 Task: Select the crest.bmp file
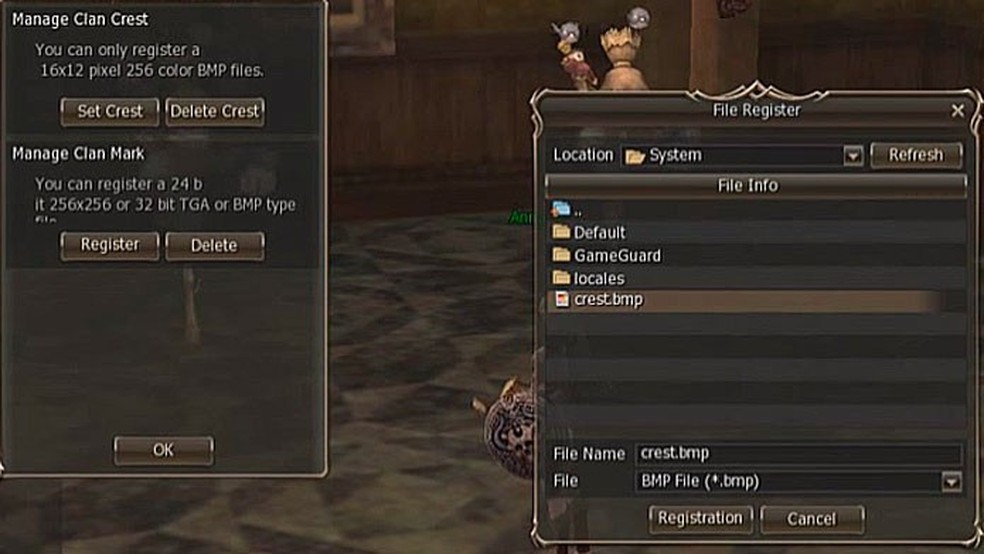(x=608, y=300)
